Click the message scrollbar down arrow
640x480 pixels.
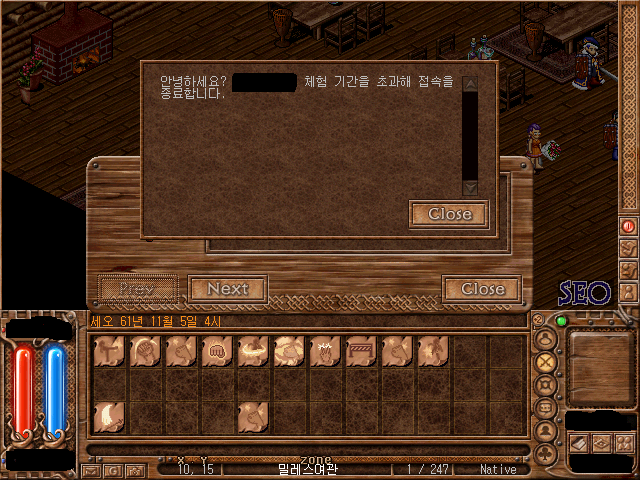coord(470,187)
